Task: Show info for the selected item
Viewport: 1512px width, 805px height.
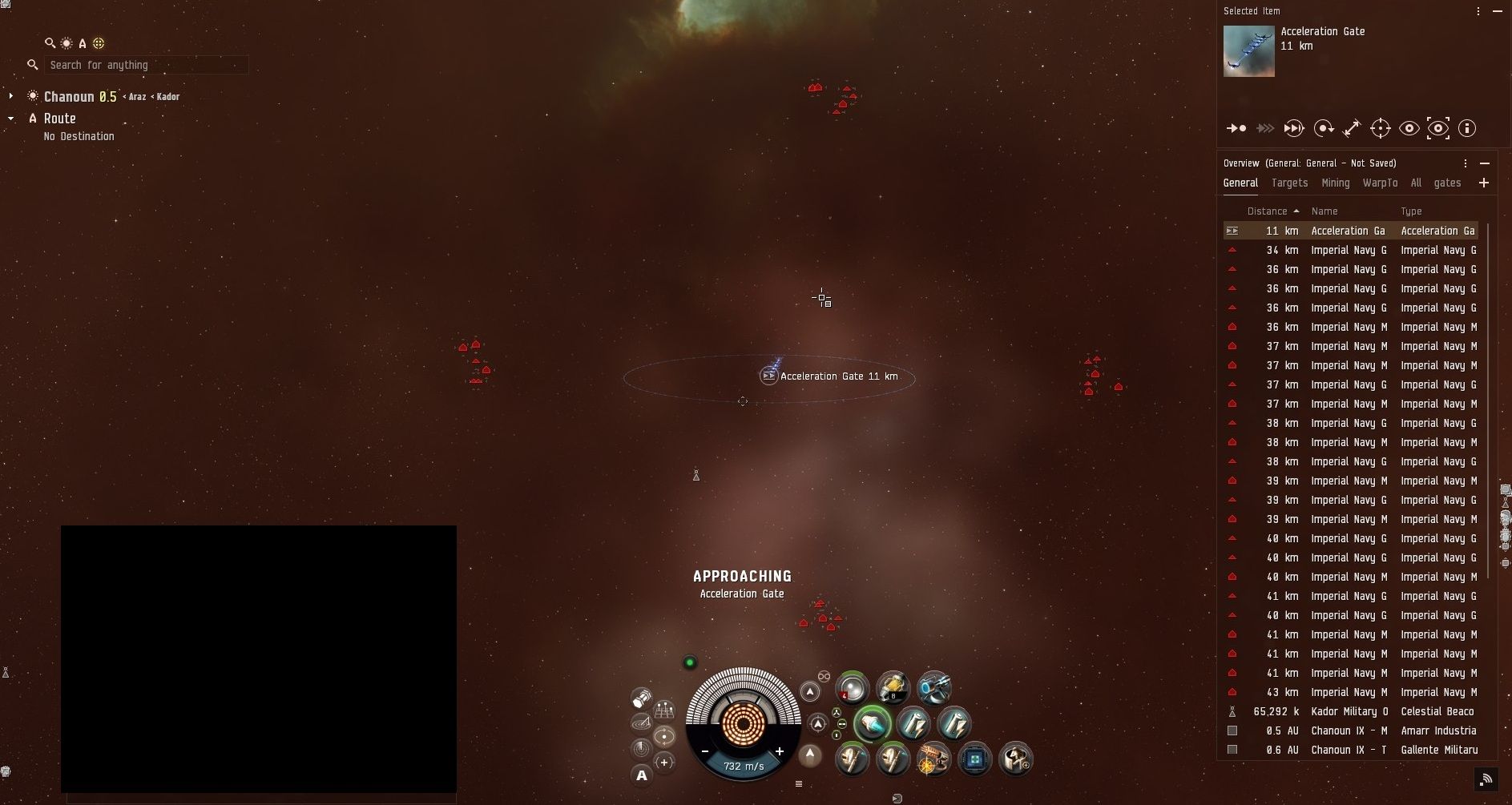Action: [1466, 128]
